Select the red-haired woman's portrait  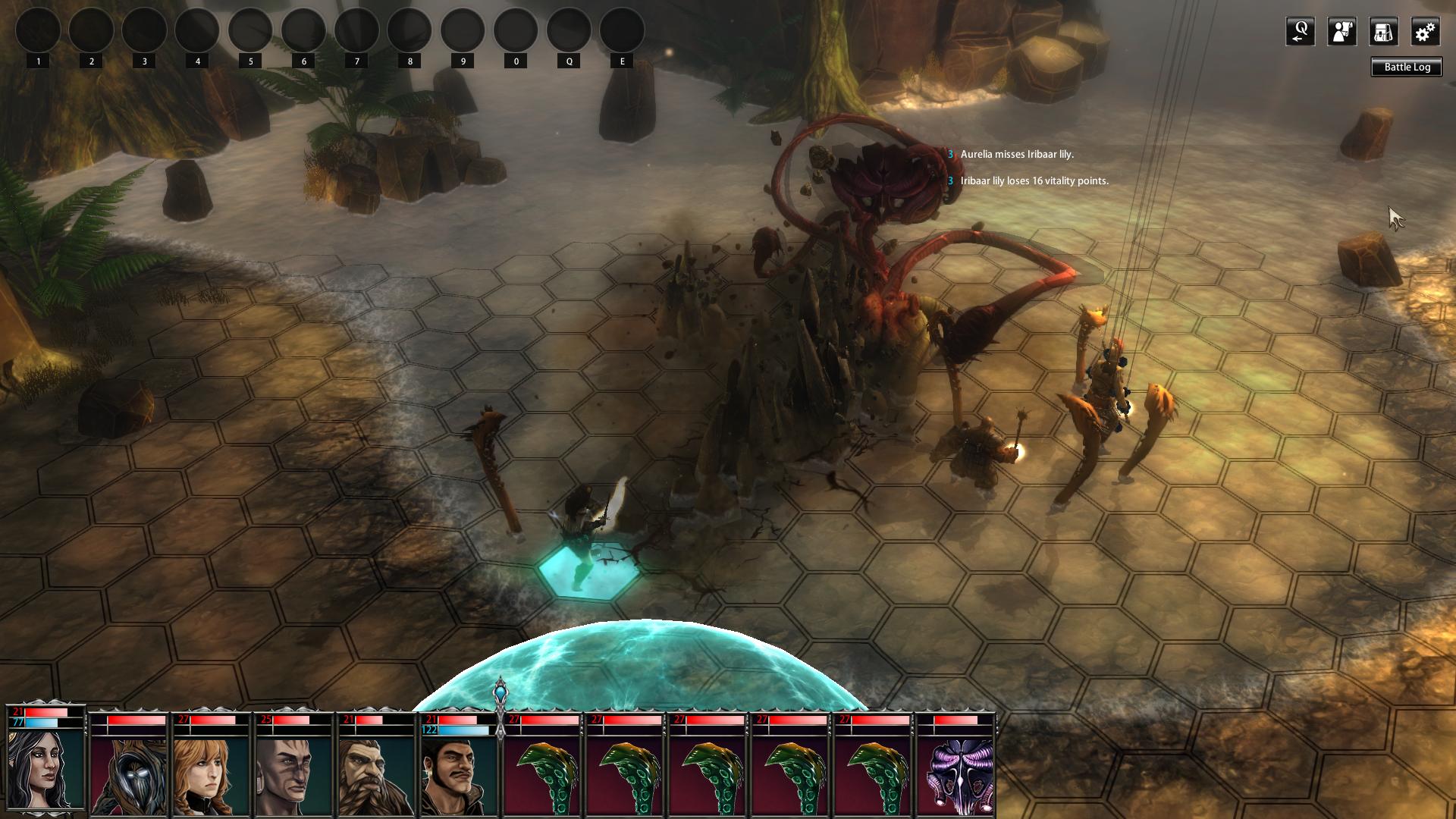(x=212, y=775)
